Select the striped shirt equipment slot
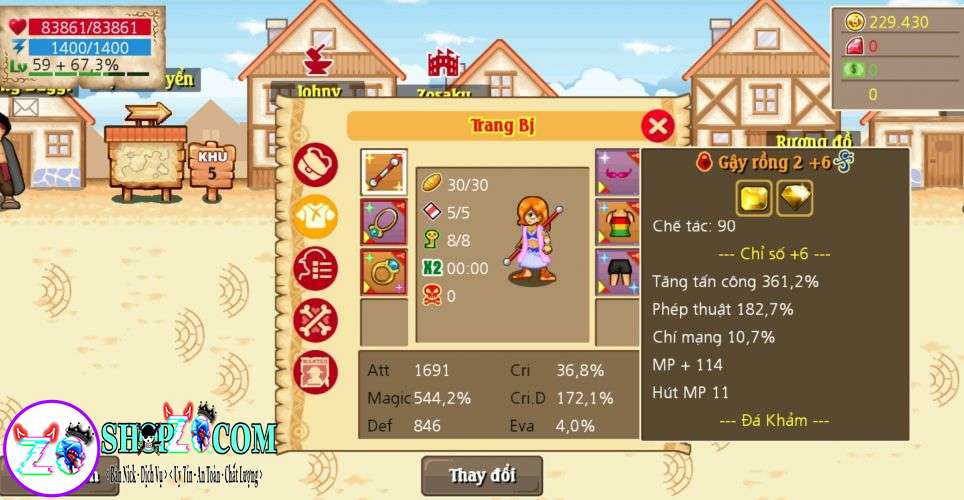 click(x=617, y=222)
